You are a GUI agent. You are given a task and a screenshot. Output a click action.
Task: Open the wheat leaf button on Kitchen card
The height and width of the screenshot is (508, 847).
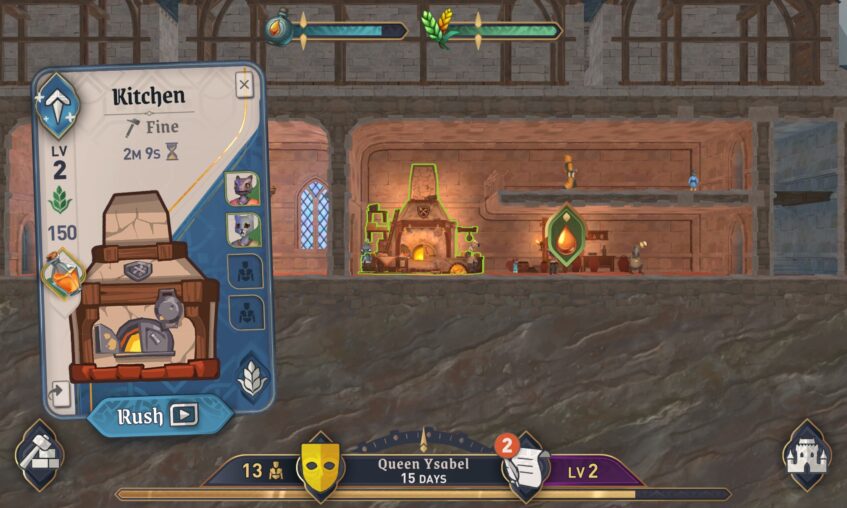(251, 376)
